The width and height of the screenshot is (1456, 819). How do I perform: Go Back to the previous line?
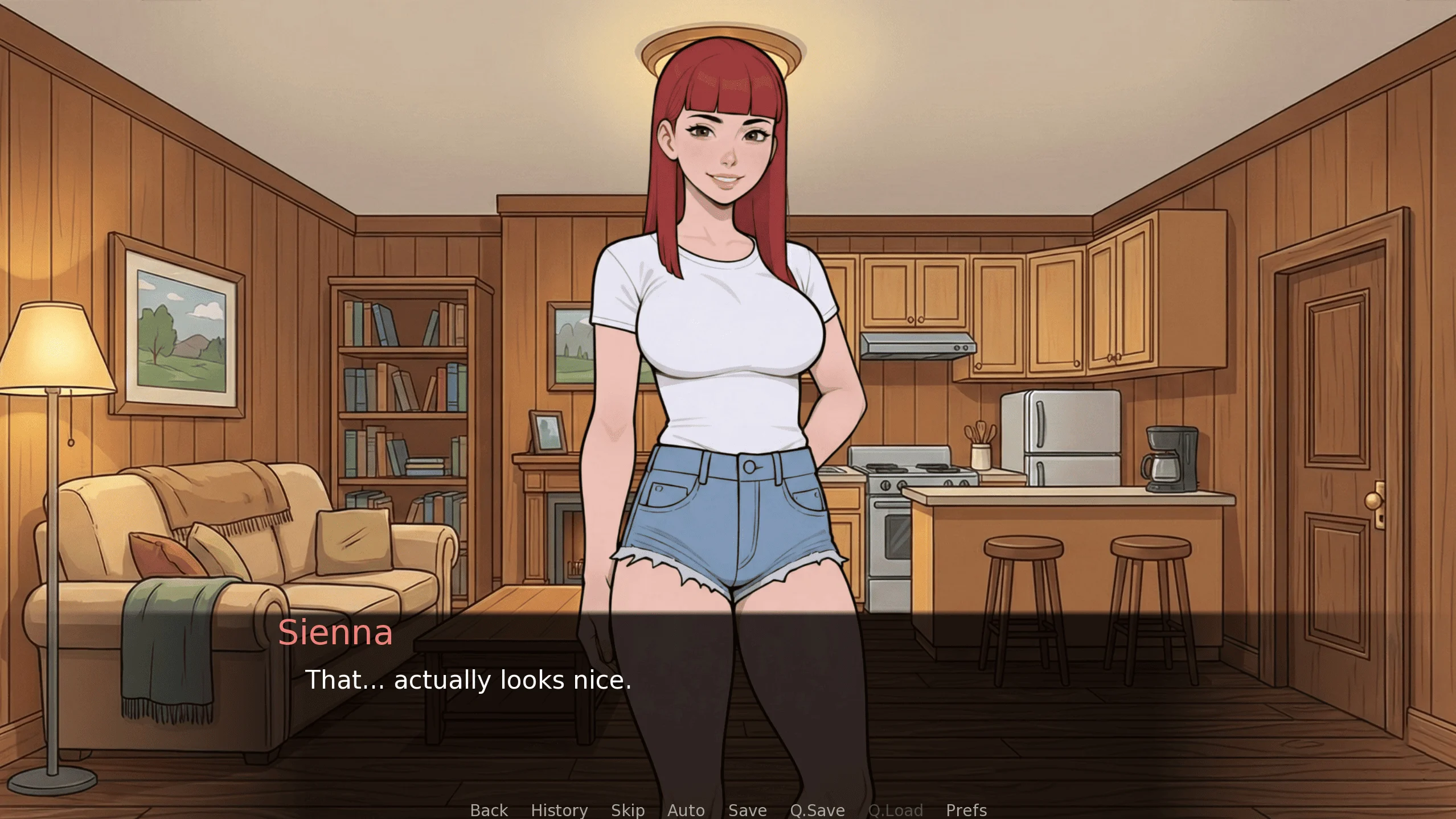[489, 810]
